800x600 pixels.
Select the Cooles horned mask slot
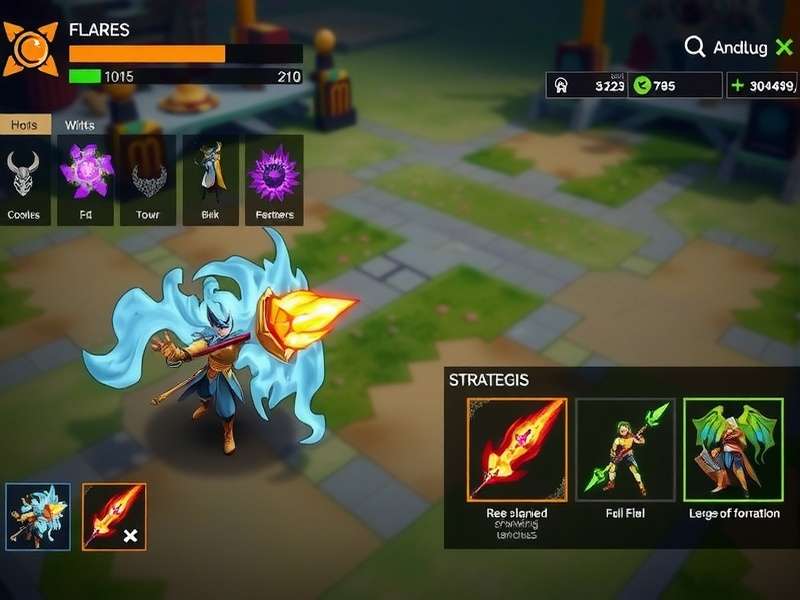click(x=23, y=178)
